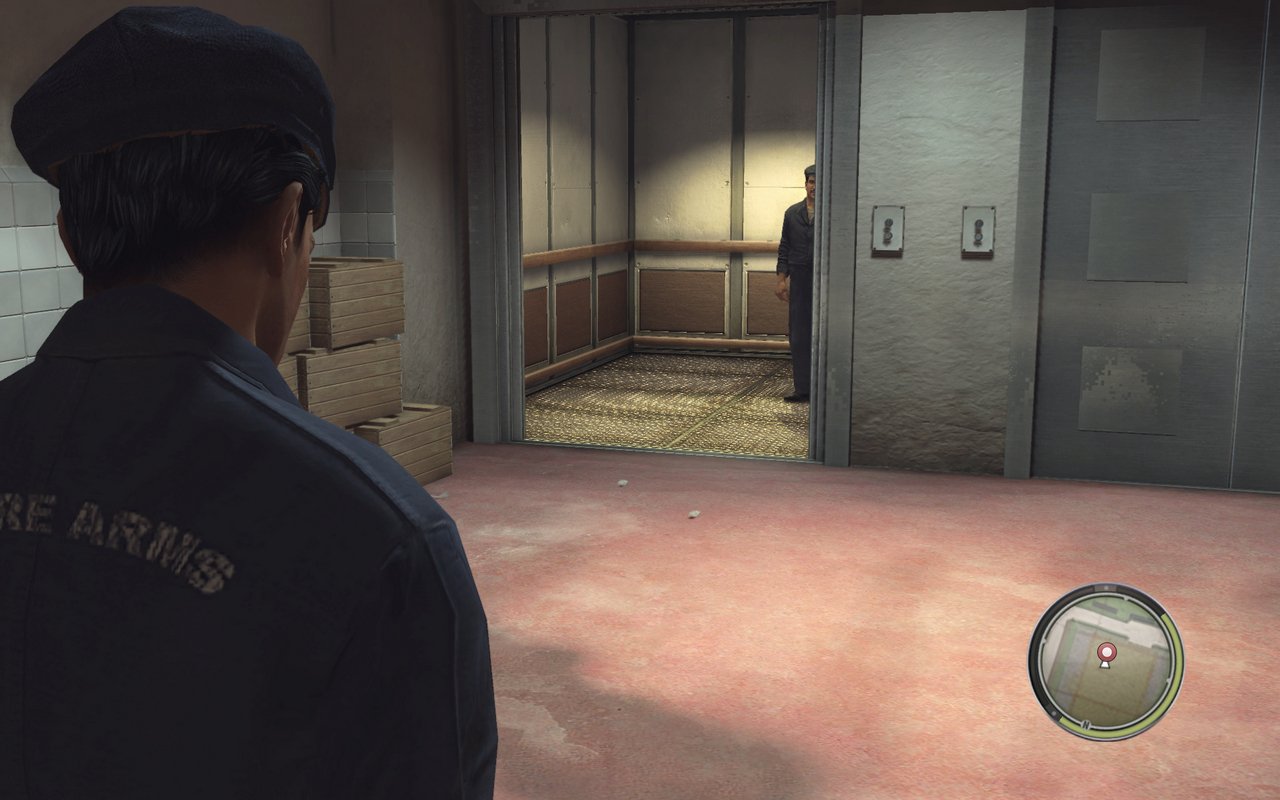Select the red objective marker on minimap
The height and width of the screenshot is (800, 1280).
1105,651
